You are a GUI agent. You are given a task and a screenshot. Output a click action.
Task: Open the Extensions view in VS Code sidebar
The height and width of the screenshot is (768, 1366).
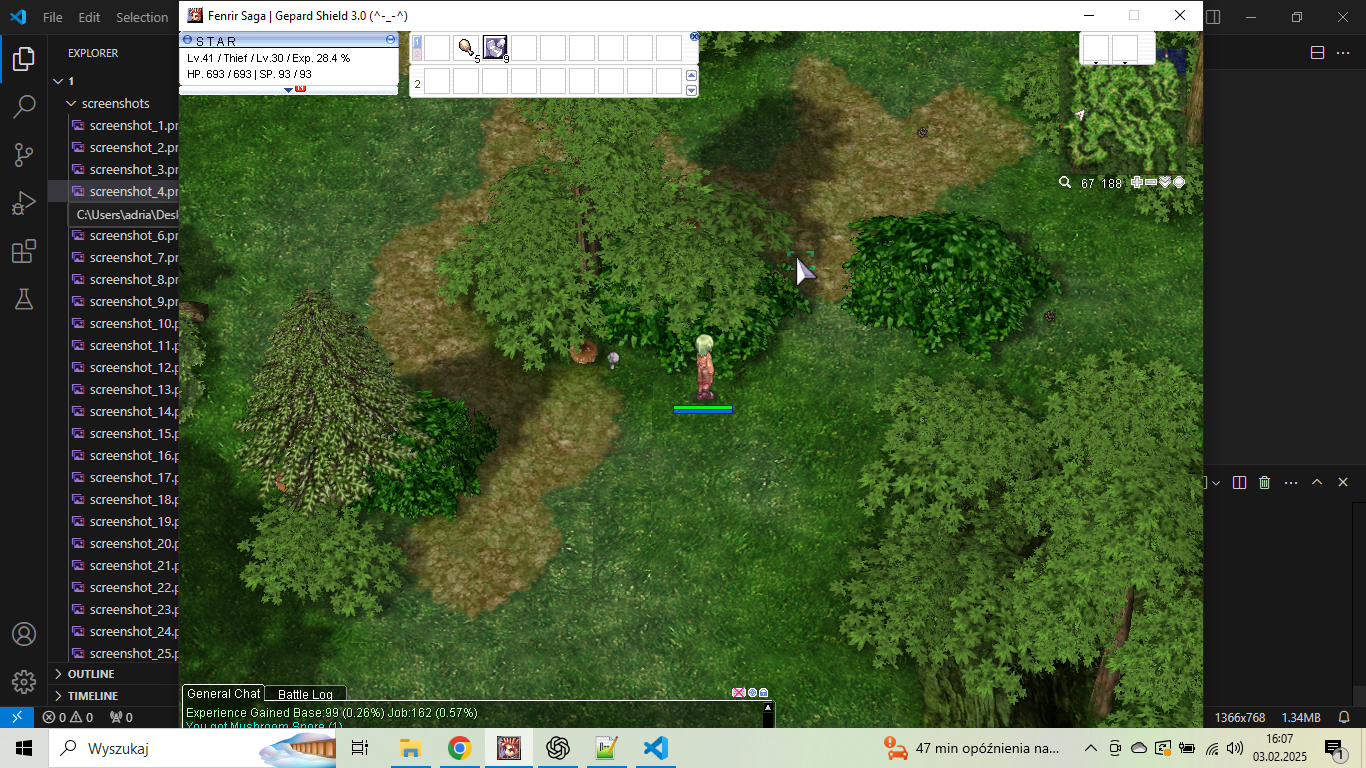25,252
